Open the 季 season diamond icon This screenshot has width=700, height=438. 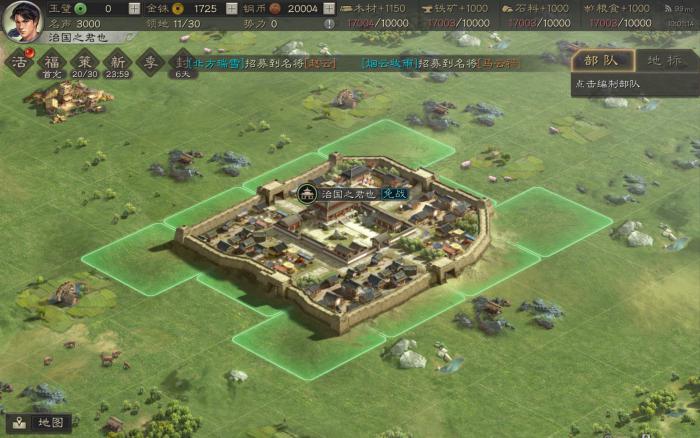tap(150, 62)
